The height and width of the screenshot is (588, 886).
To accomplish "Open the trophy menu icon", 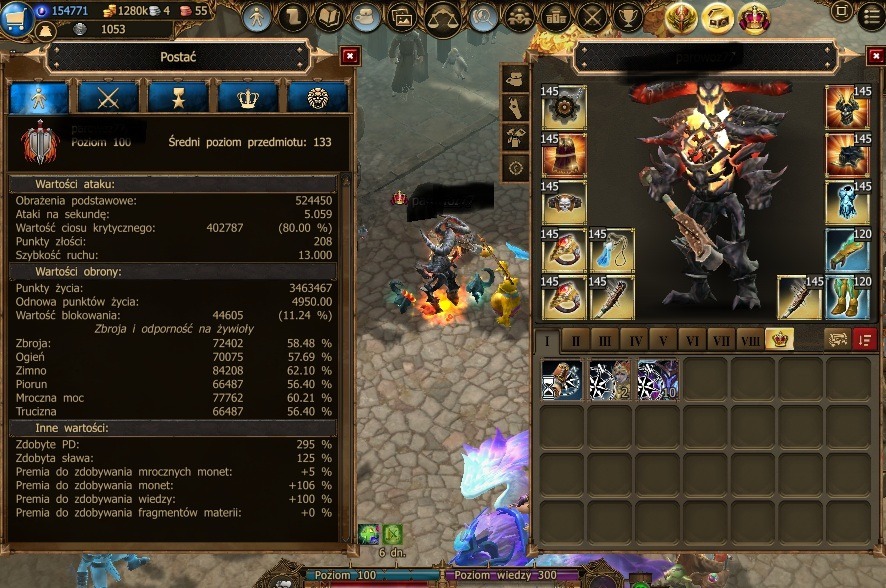I will point(628,17).
